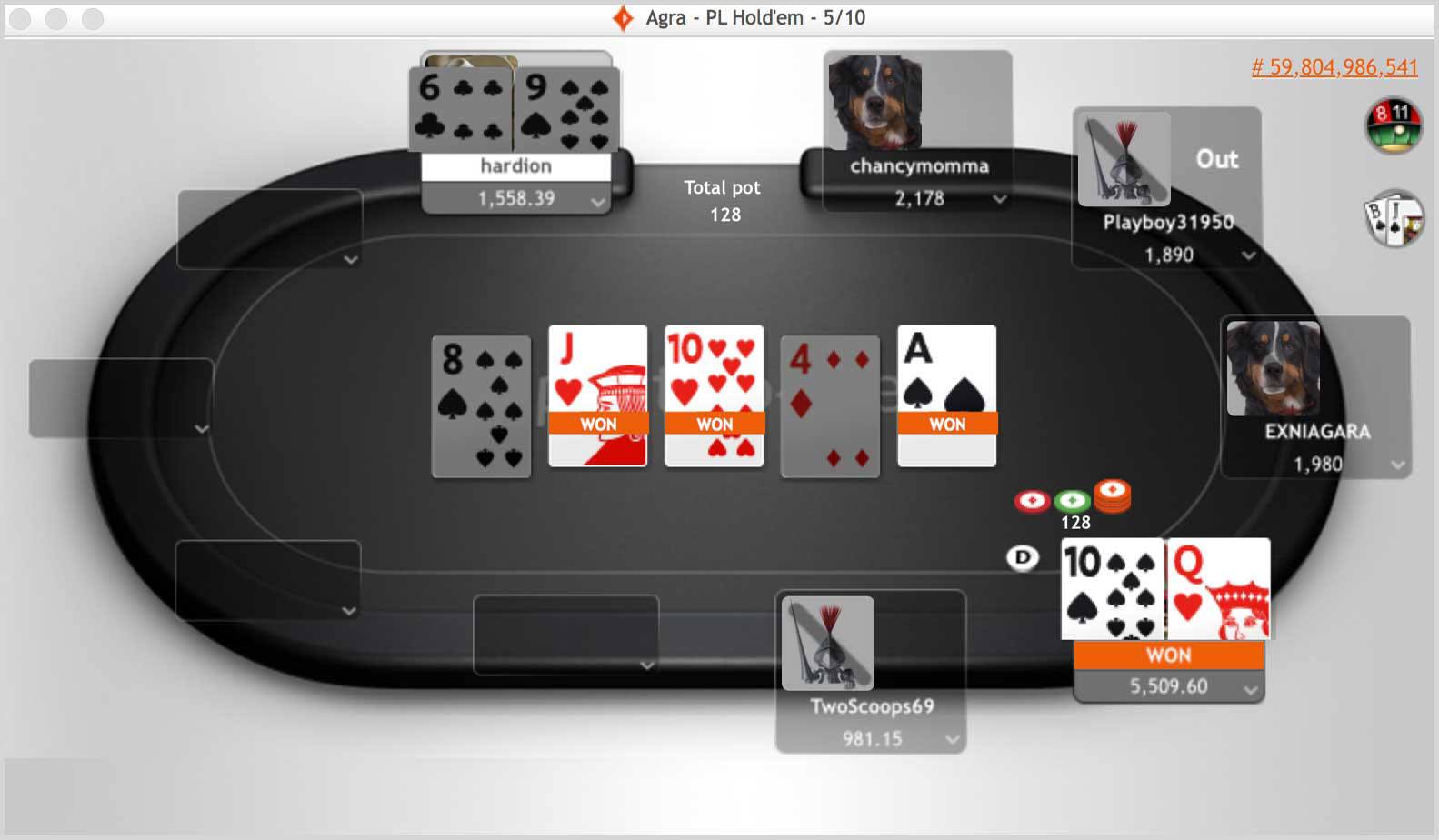Open hand number 59,804,986,541 link
Screen dimensions: 1439x840
(x=1333, y=66)
